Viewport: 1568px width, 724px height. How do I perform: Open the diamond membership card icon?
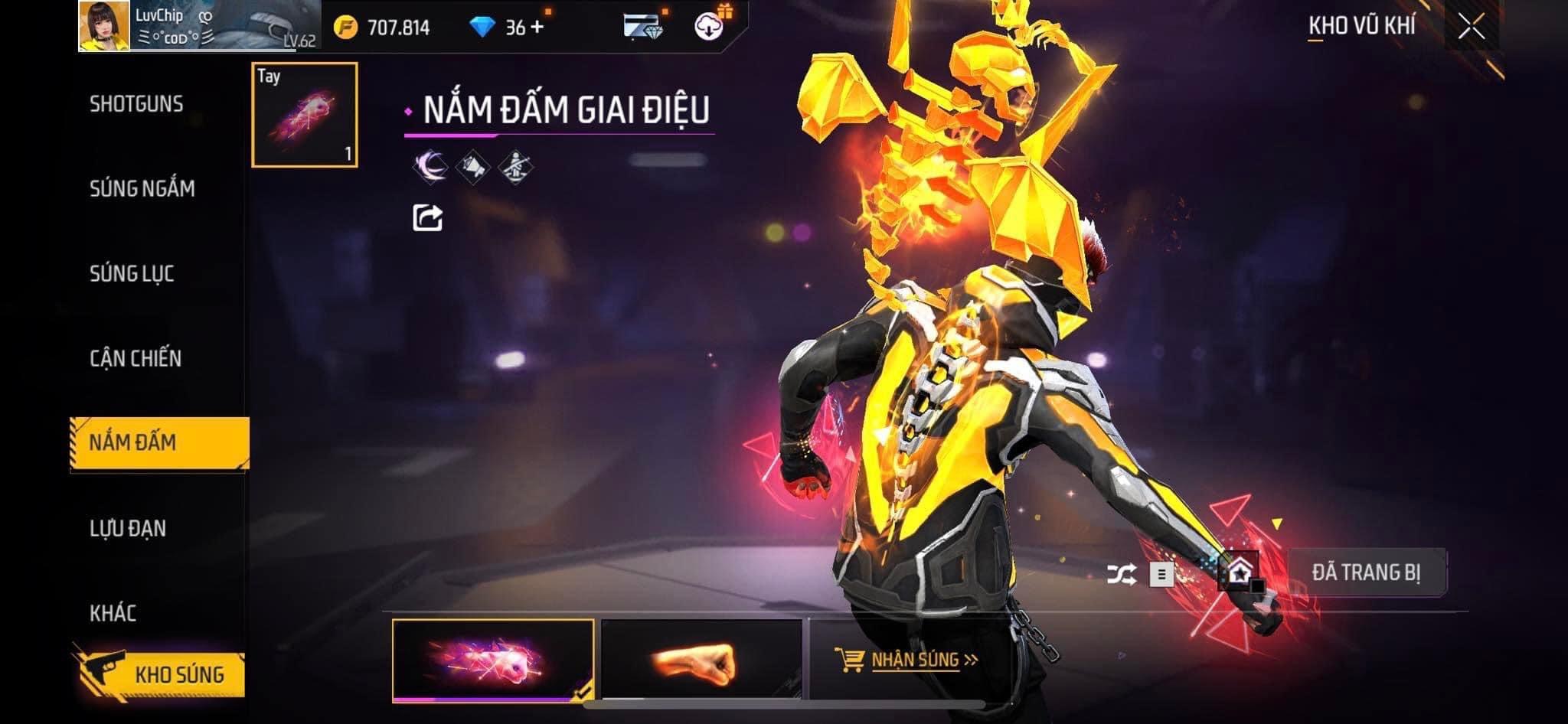click(x=642, y=28)
